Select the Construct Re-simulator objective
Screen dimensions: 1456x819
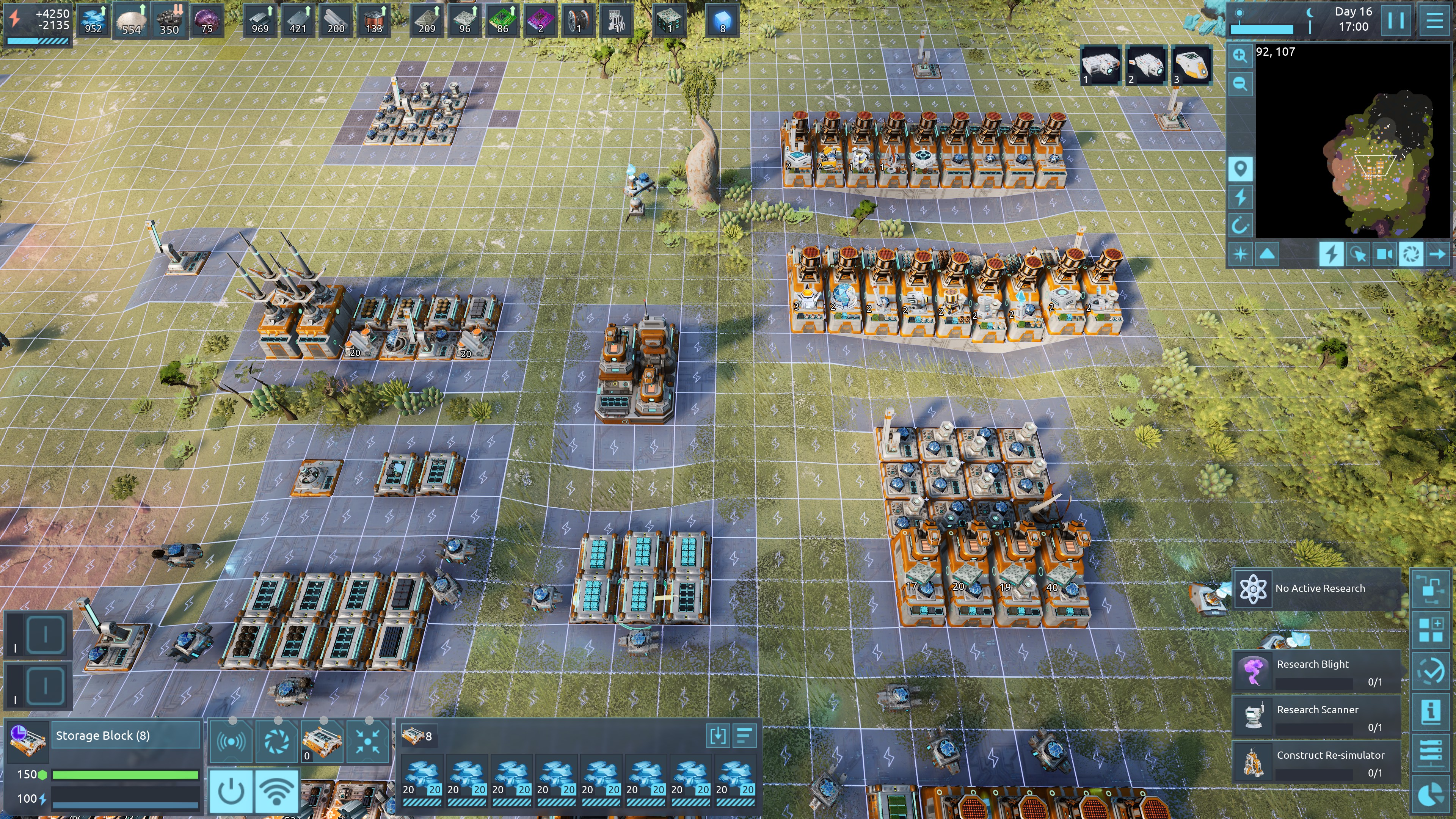[1317, 762]
